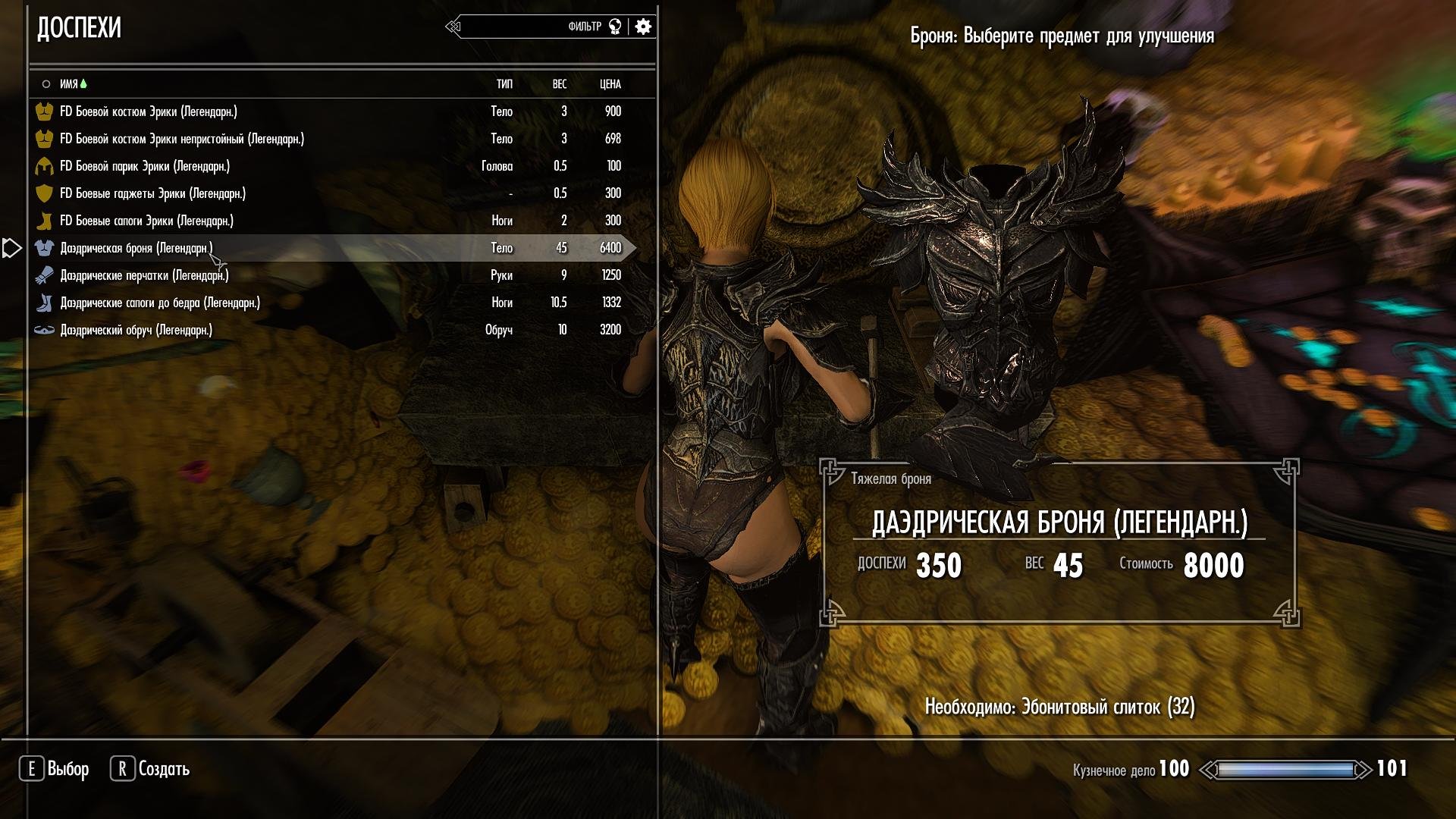Click the Создать craft button
This screenshot has width=1456, height=819.
coord(150,769)
